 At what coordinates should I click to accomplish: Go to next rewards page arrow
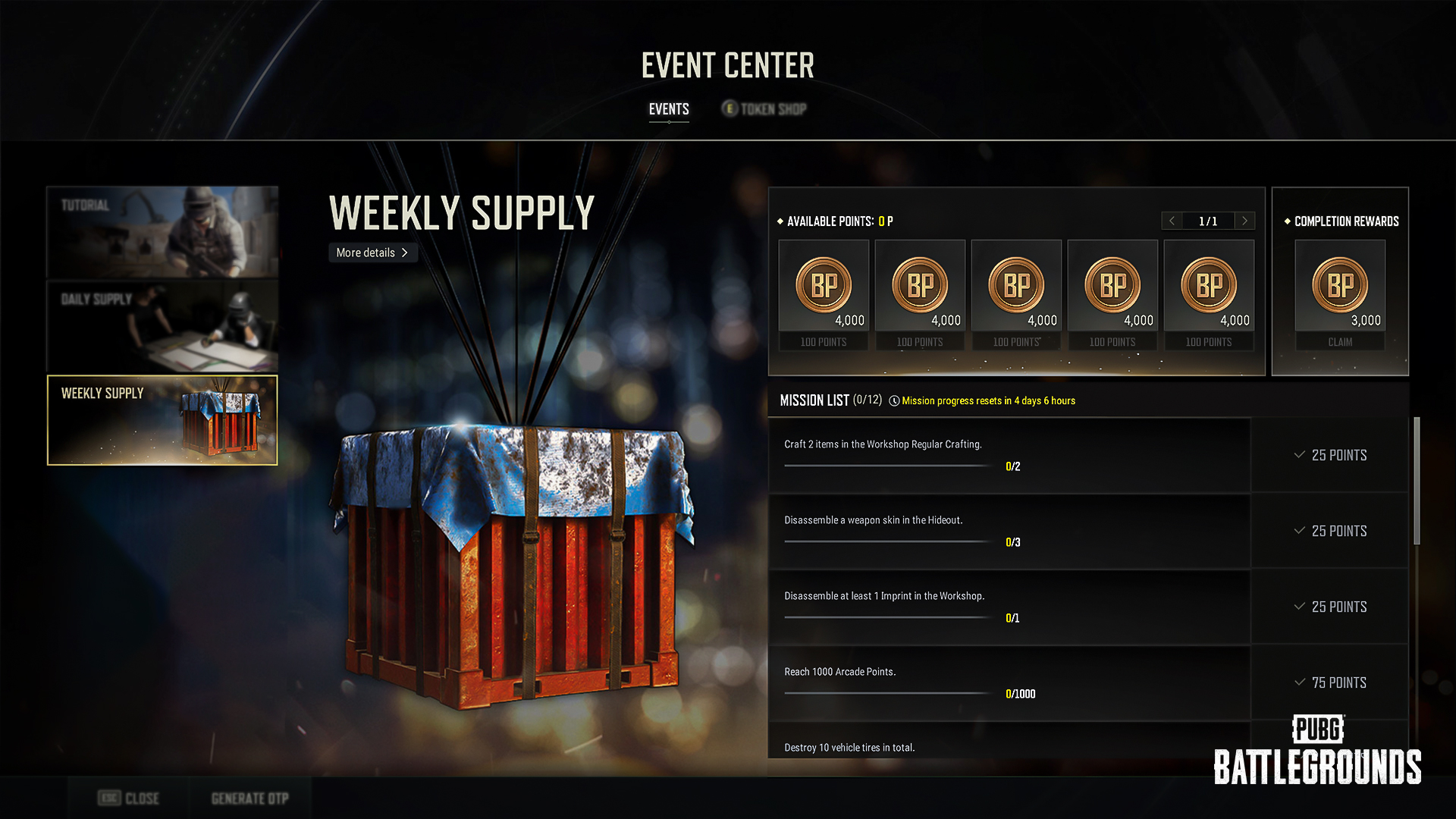click(x=1244, y=221)
